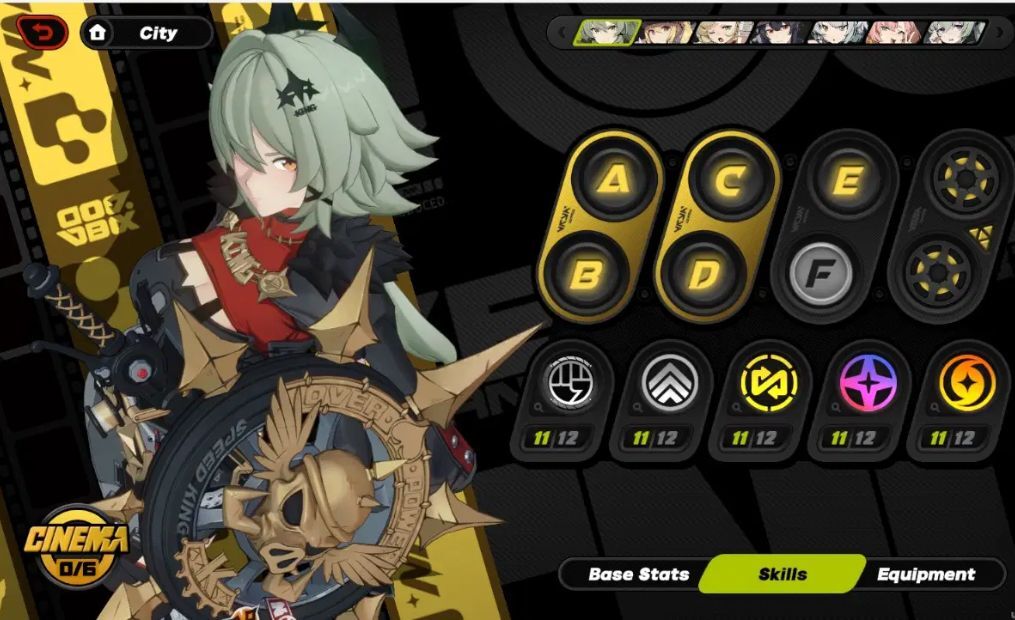Open the yellow swap-arrows assist skill
Viewport: 1015px width, 620px height.
point(768,385)
